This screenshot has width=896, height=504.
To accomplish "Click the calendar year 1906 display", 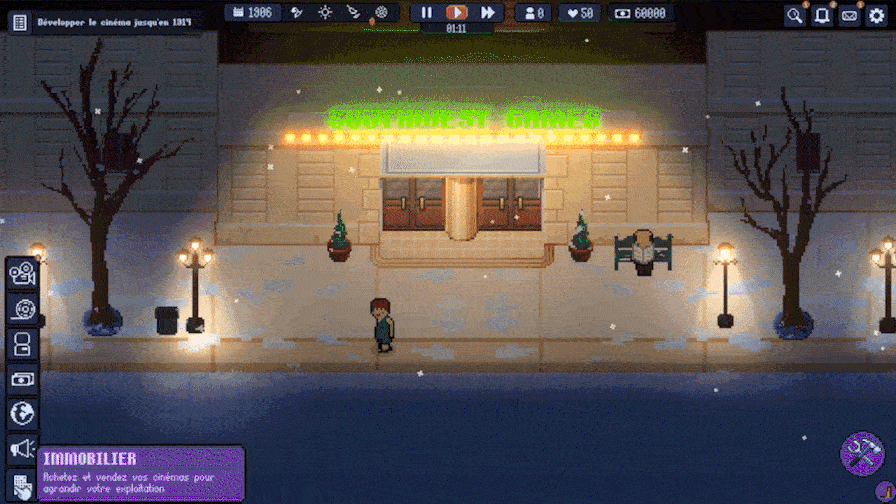I will pos(251,13).
